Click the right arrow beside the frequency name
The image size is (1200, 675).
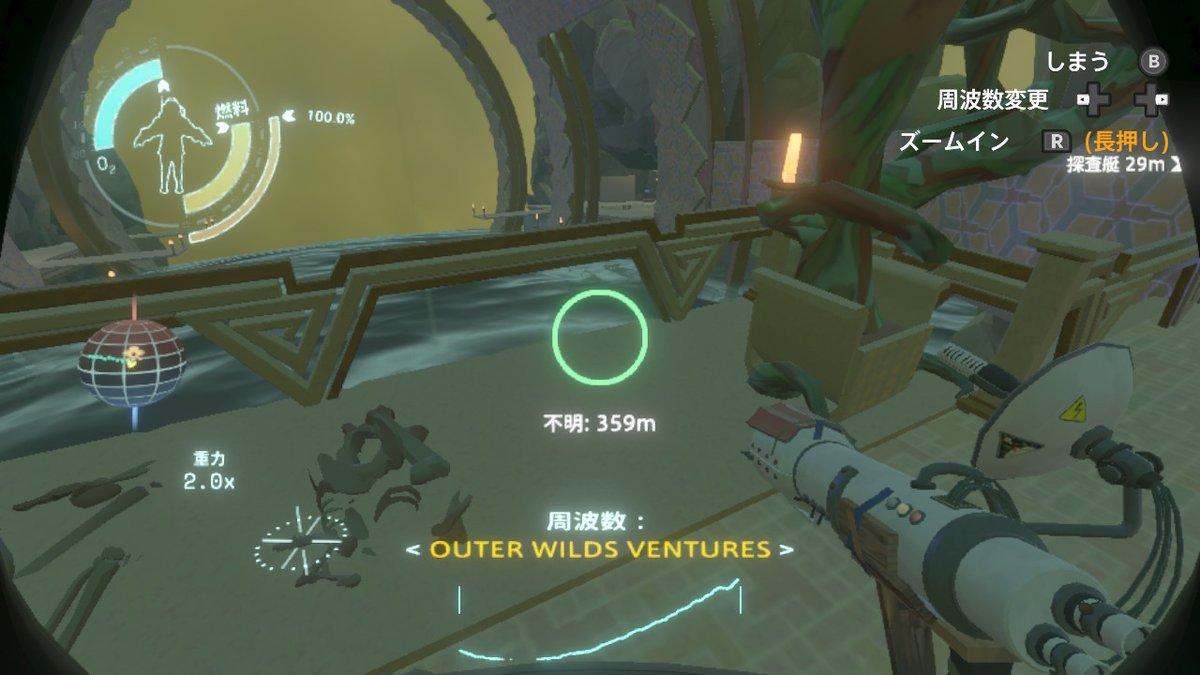tap(787, 549)
